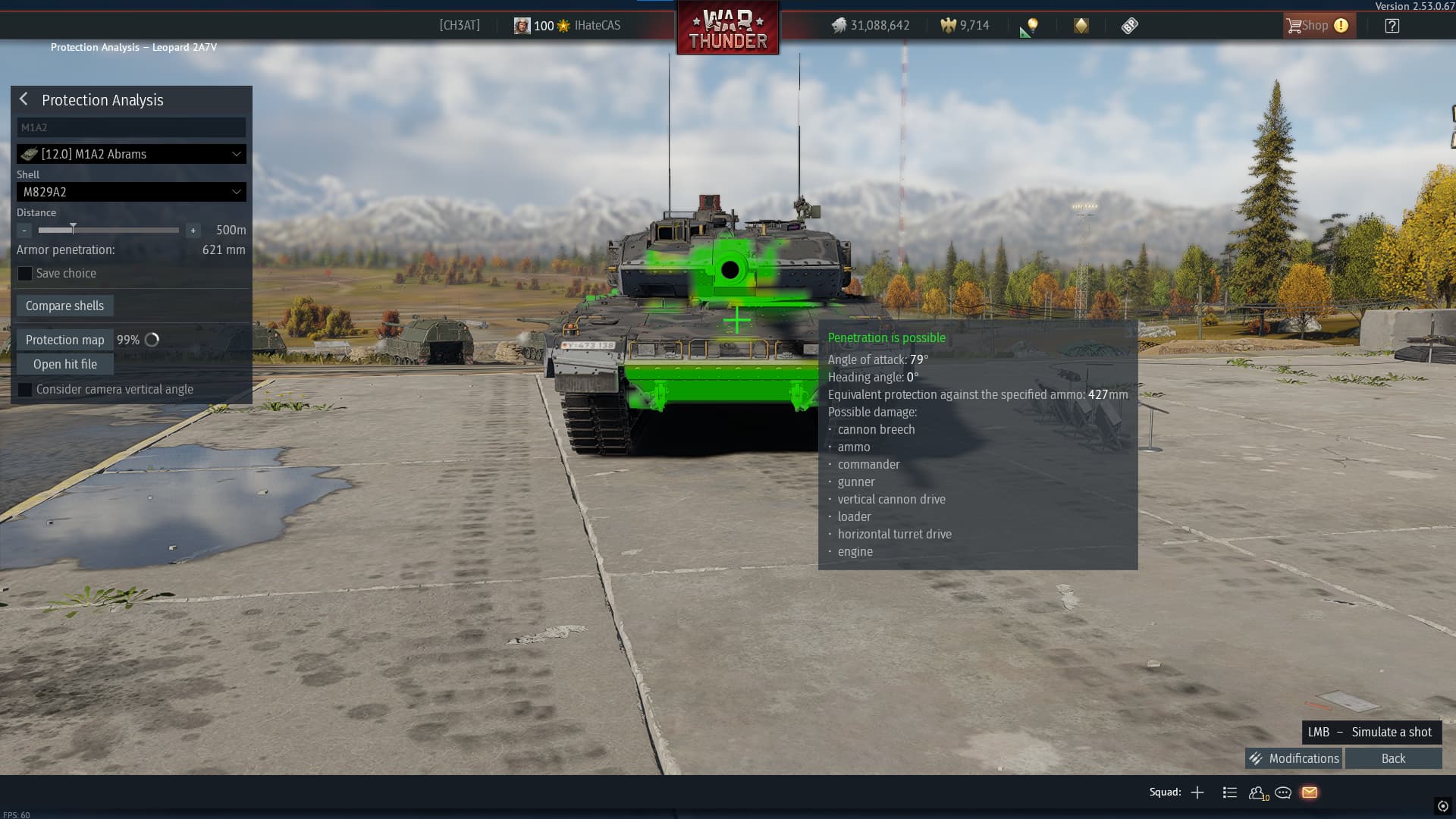The height and width of the screenshot is (819, 1456).
Task: Increase distance with the plus button
Action: 193,230
